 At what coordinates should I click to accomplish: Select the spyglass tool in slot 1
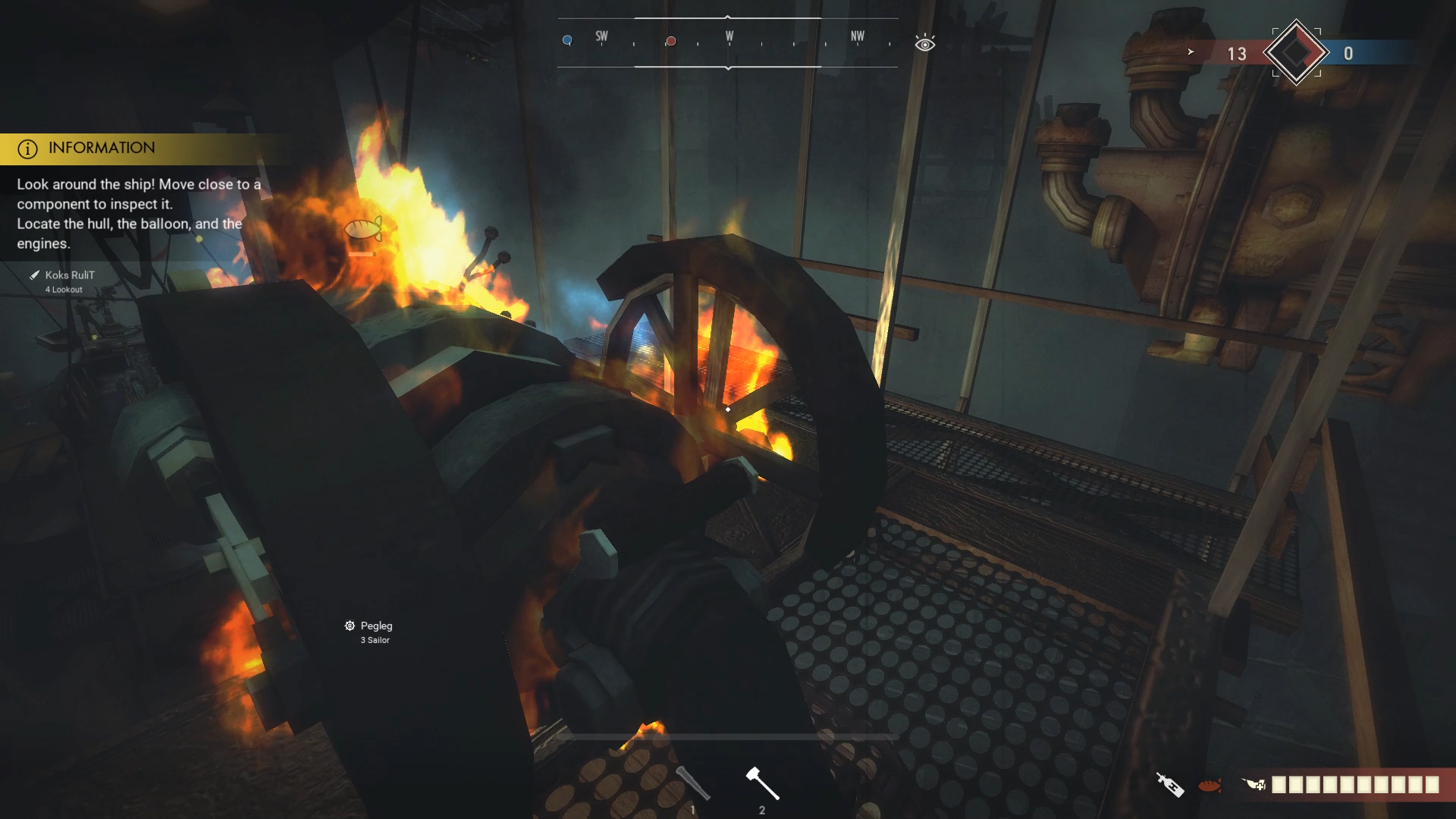click(692, 783)
